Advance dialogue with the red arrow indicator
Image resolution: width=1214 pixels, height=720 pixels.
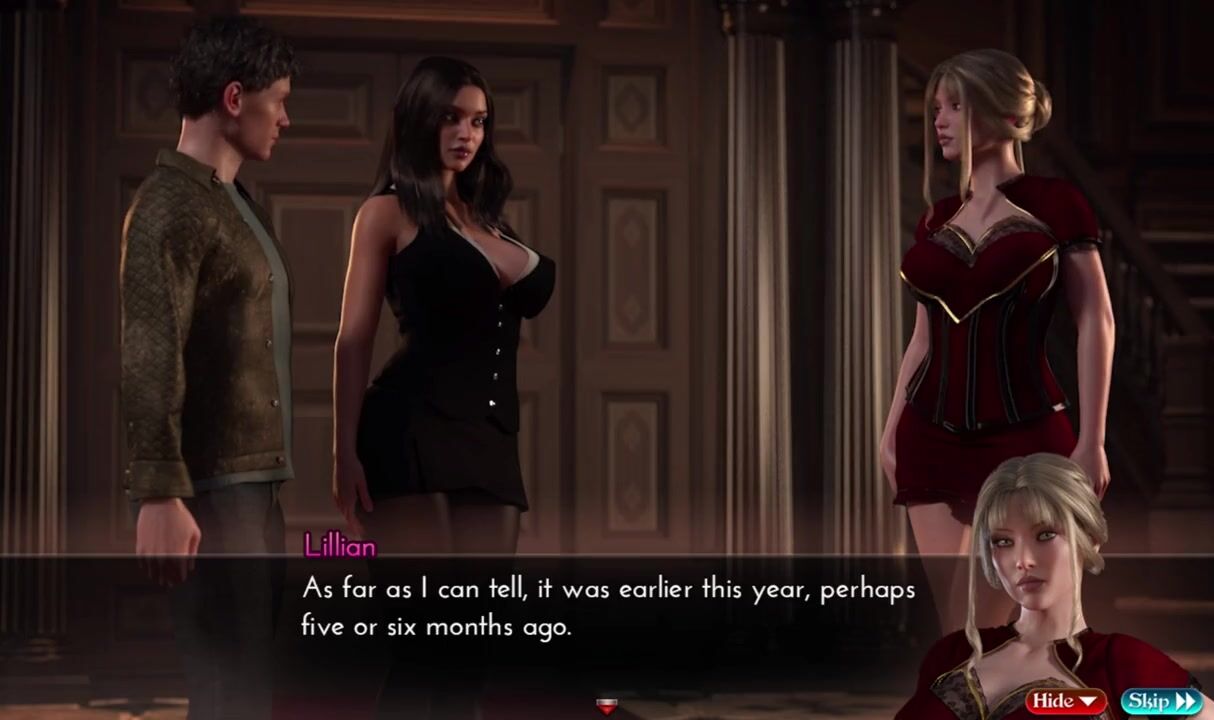click(606, 707)
